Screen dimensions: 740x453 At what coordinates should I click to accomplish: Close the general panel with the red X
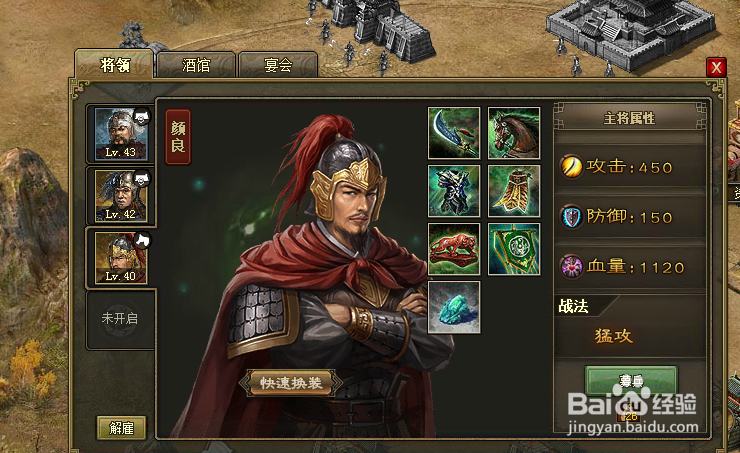point(715,68)
